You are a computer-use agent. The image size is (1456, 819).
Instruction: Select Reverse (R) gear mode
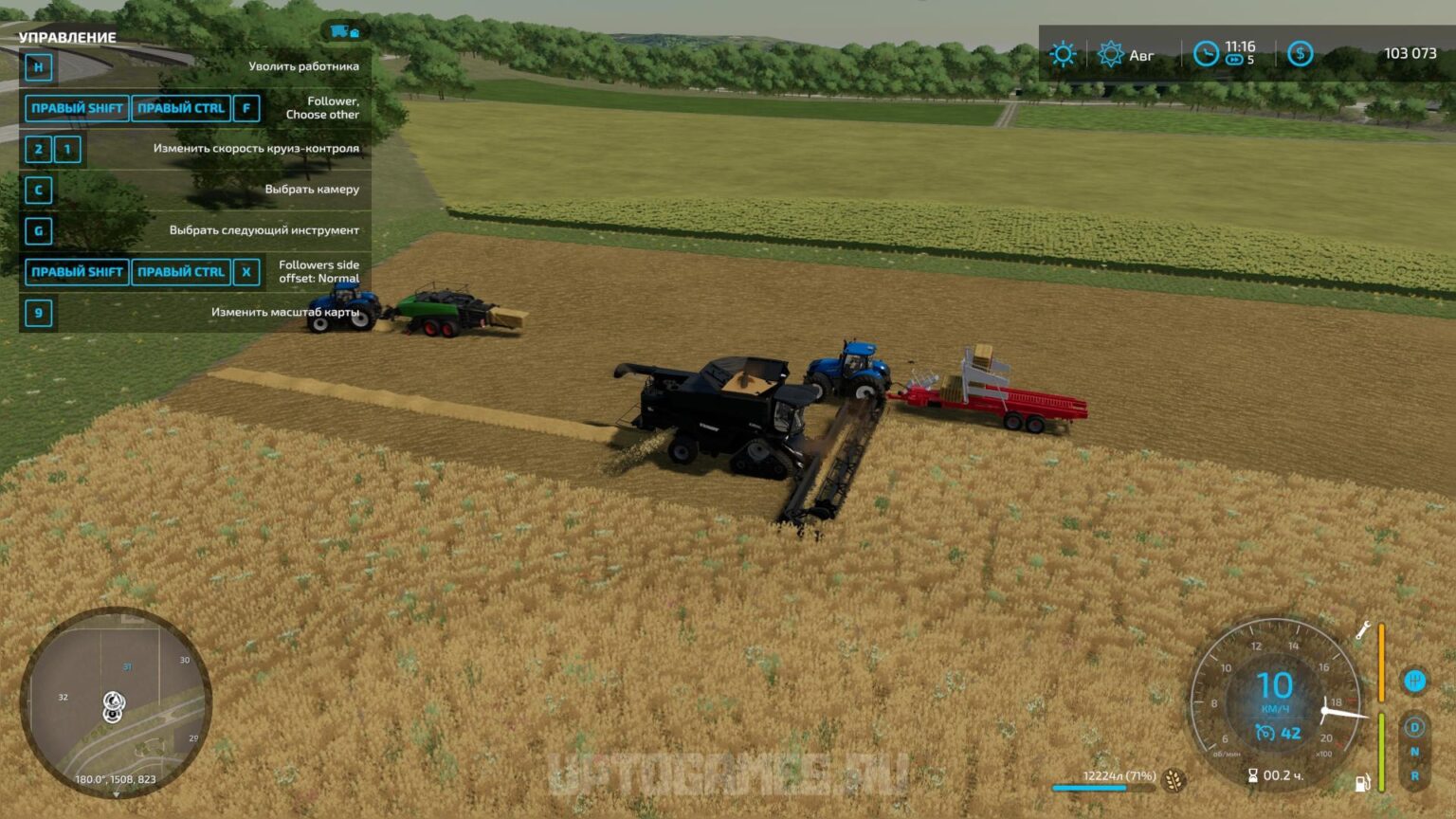1412,775
